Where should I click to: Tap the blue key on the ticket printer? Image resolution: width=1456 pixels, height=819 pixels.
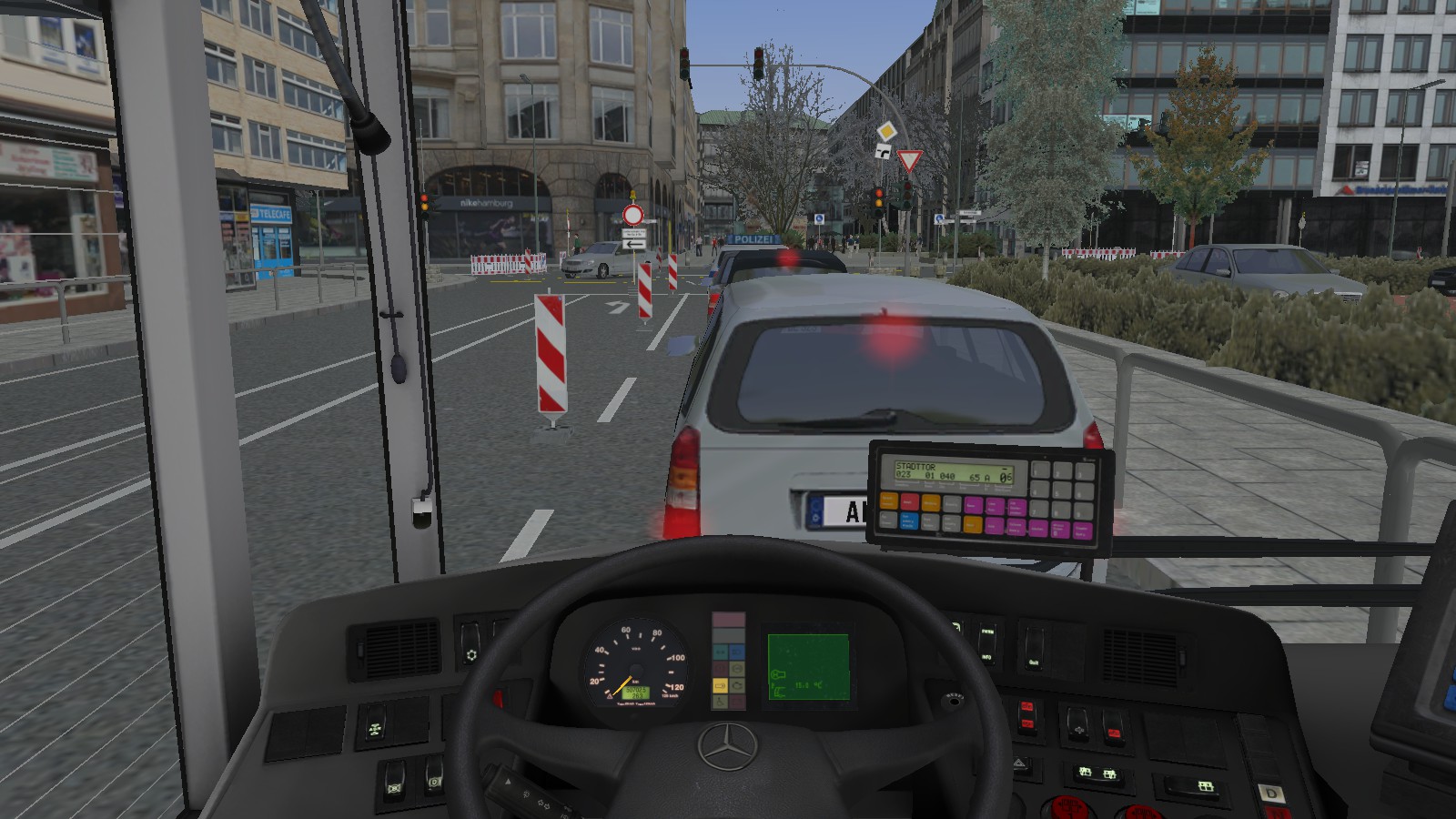click(908, 521)
